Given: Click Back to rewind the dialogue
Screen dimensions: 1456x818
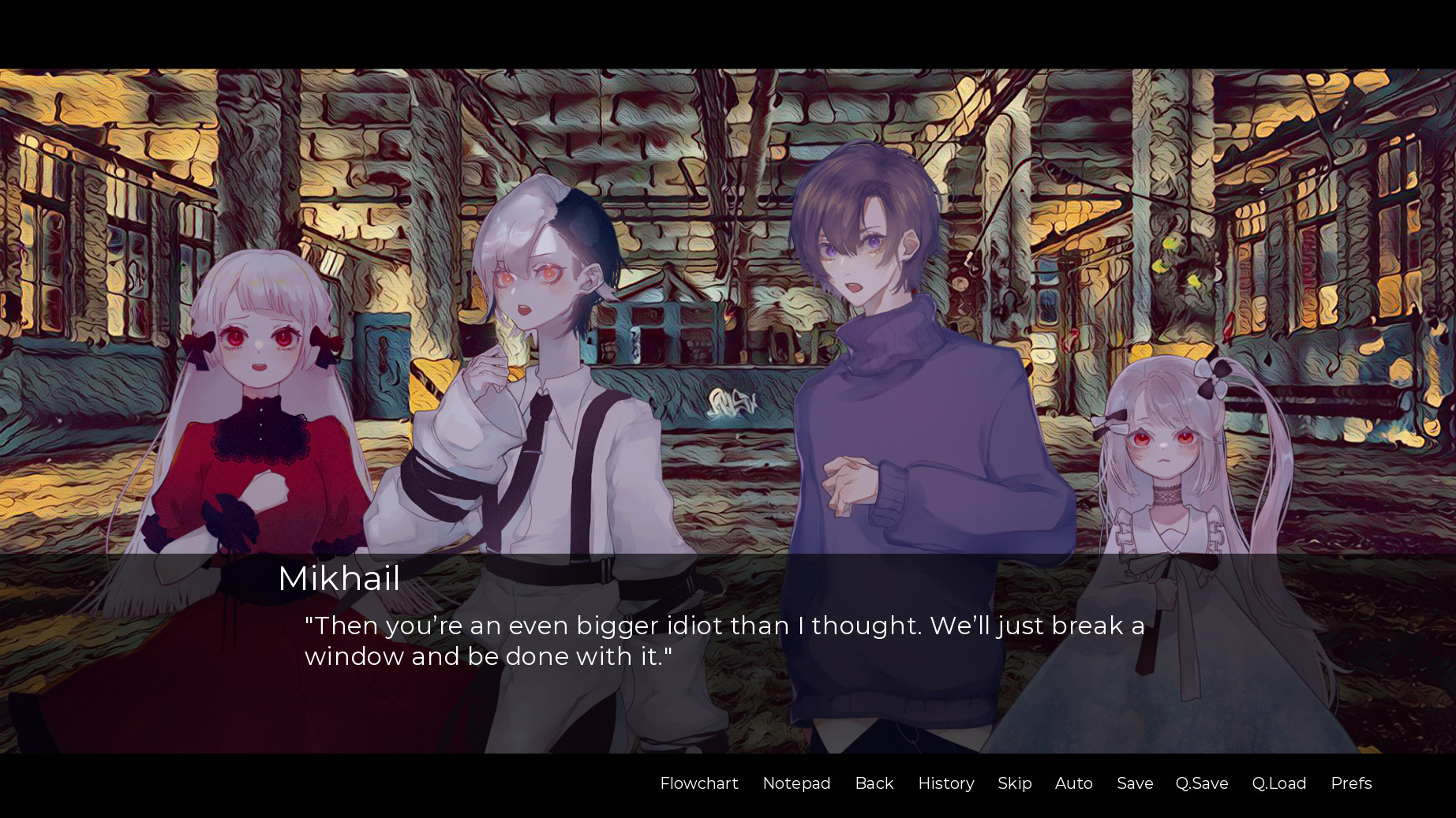Looking at the screenshot, I should pos(874,783).
